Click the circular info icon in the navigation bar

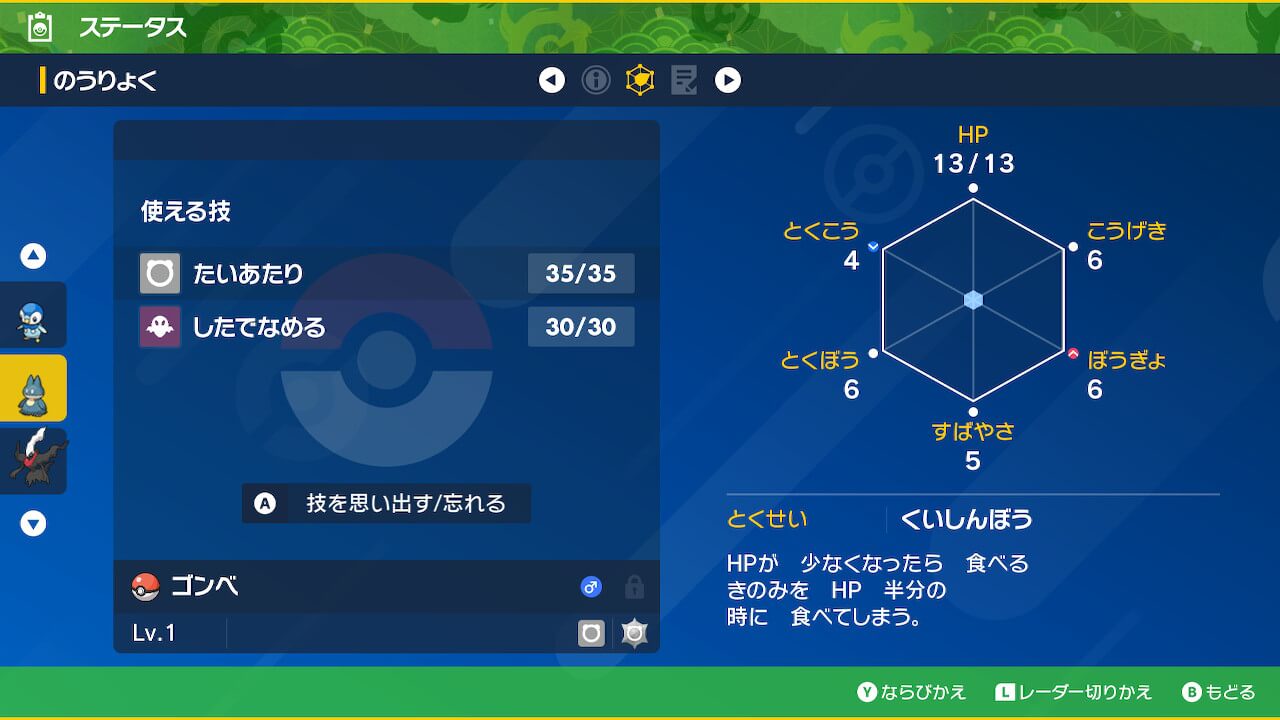[x=596, y=80]
